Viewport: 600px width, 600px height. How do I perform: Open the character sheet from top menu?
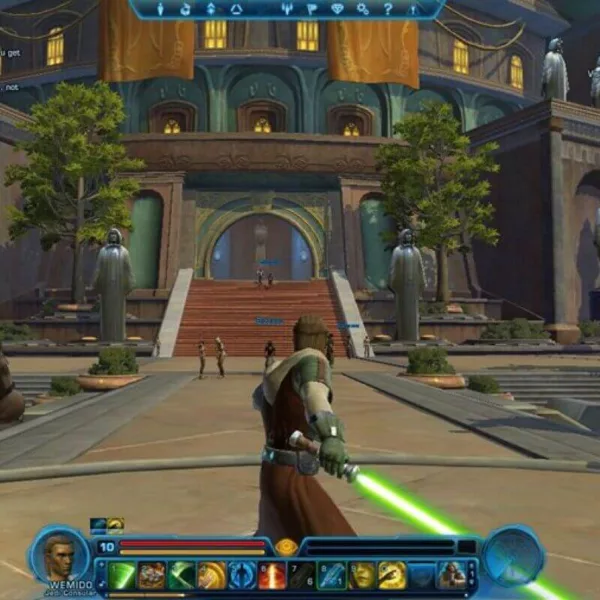coord(160,9)
